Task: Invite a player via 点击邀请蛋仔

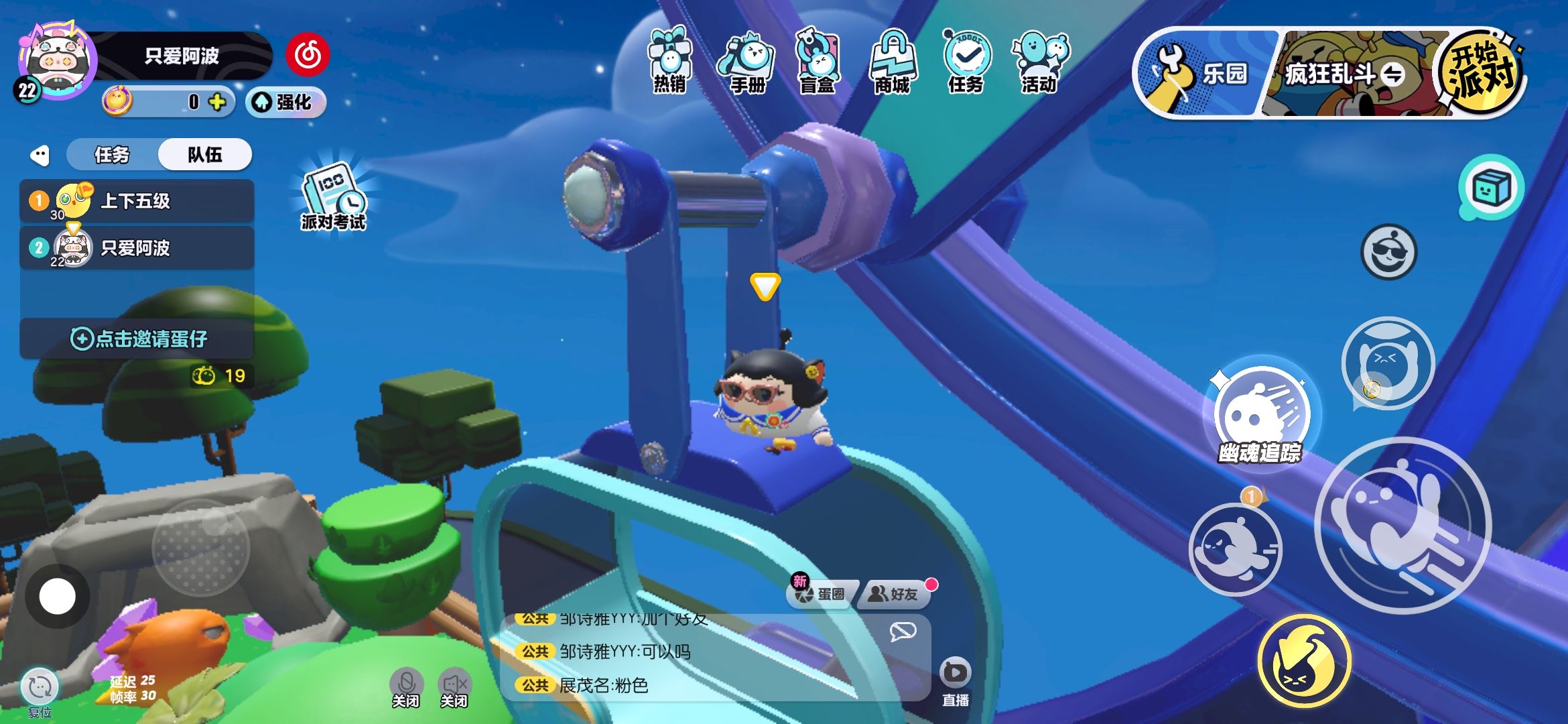Action: tap(138, 339)
